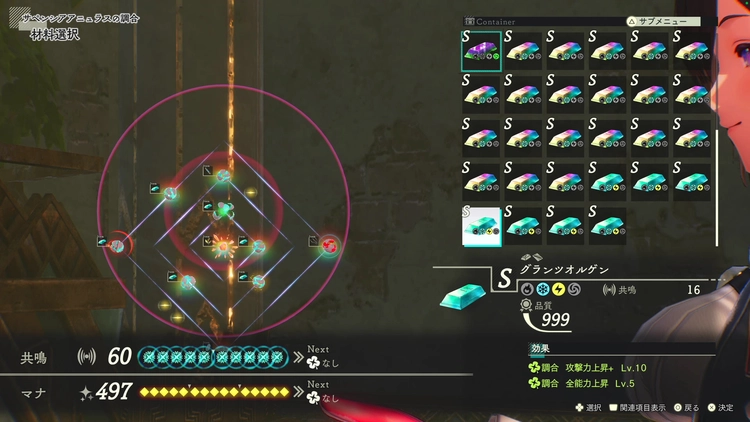Choose the green core node in the diagram
750x422 pixels.
point(223,210)
